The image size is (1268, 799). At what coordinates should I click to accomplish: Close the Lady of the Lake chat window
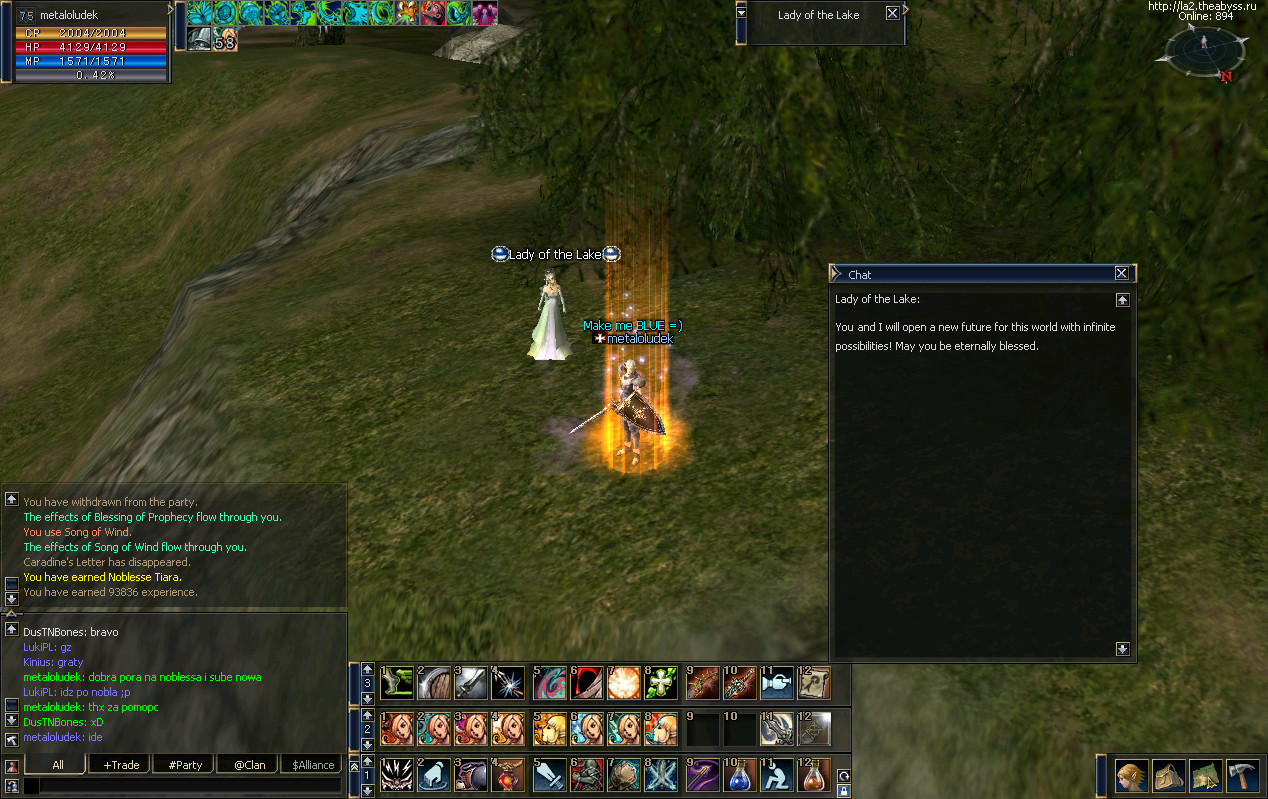click(x=1121, y=274)
